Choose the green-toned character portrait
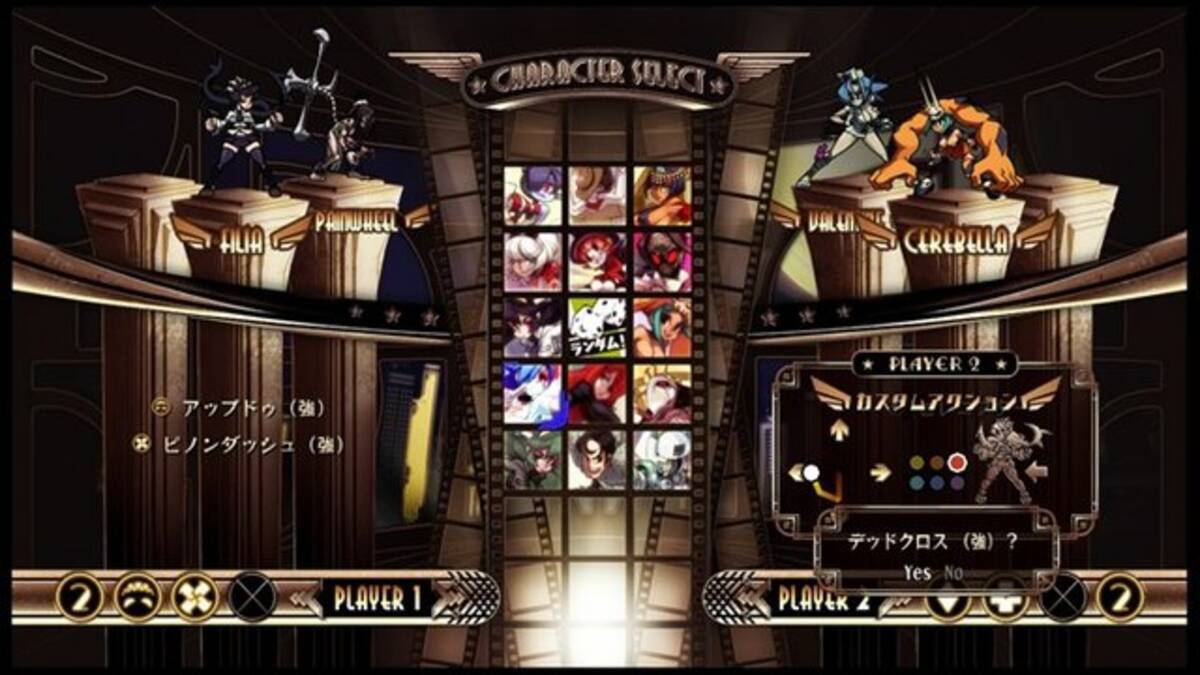Screen dimensions: 1200x675 click(533, 459)
